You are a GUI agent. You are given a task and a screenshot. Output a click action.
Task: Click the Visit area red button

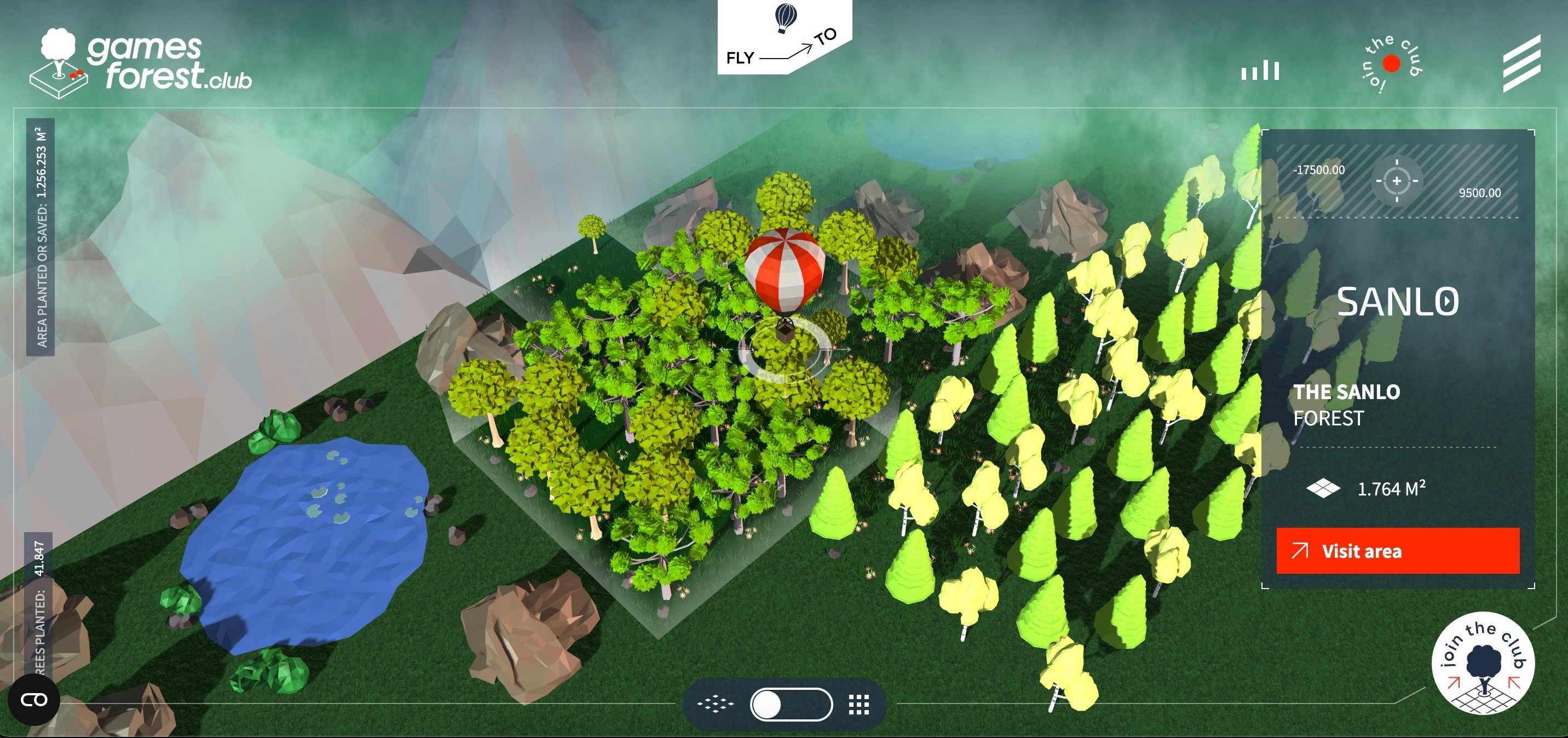click(1398, 551)
